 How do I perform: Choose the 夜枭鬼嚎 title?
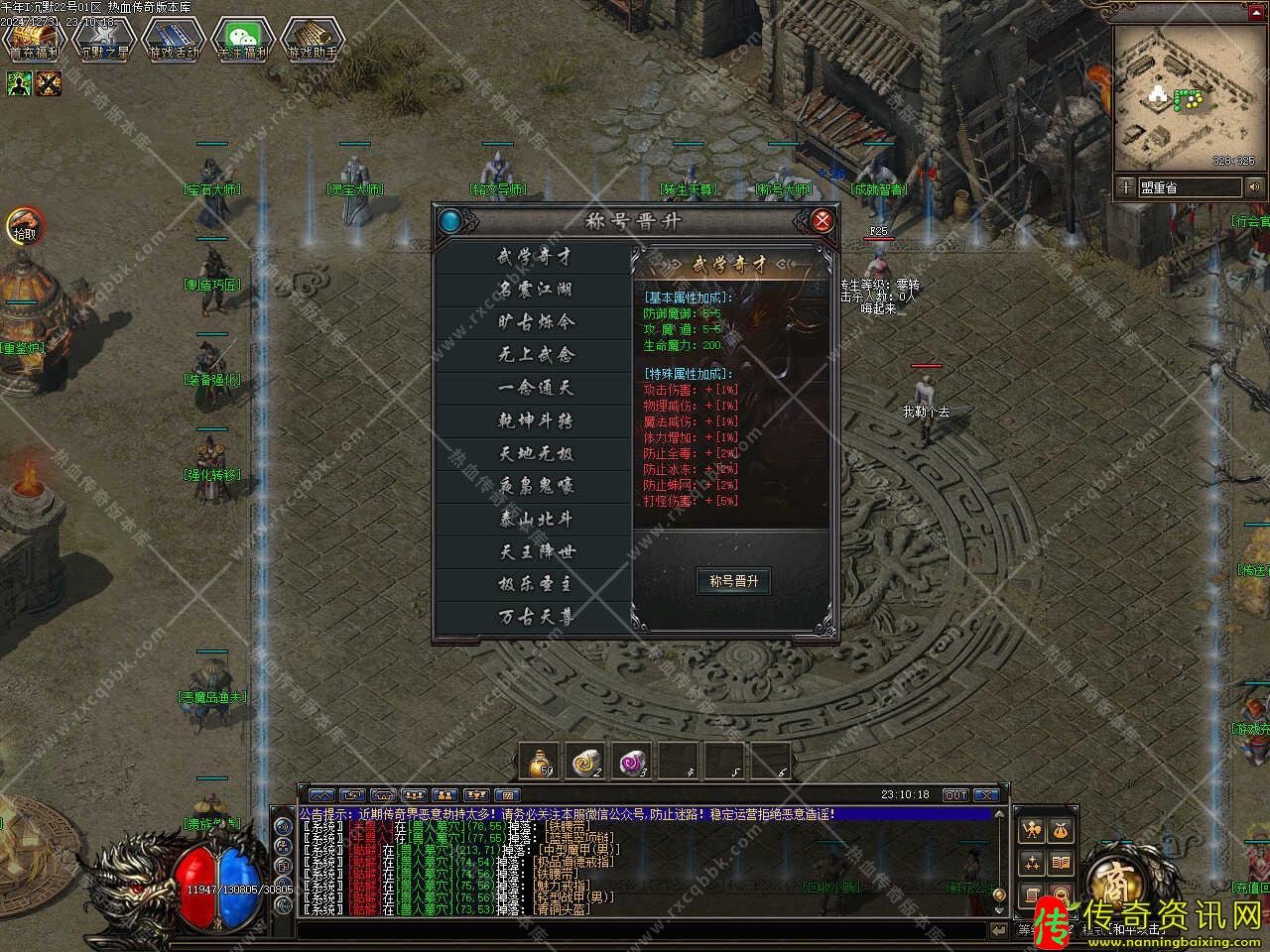[535, 486]
